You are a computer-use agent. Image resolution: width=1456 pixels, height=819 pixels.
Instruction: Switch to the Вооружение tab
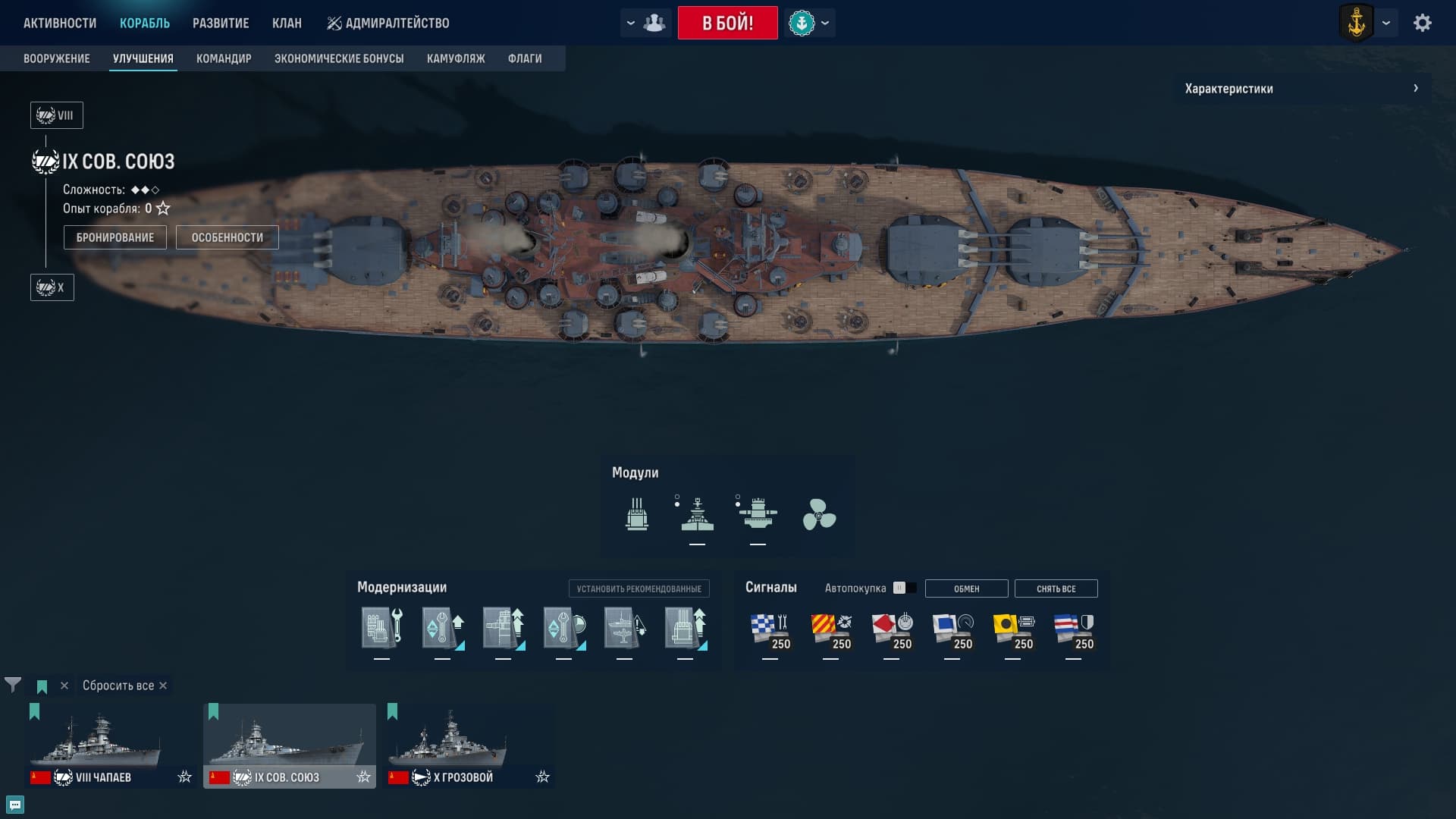coord(57,58)
